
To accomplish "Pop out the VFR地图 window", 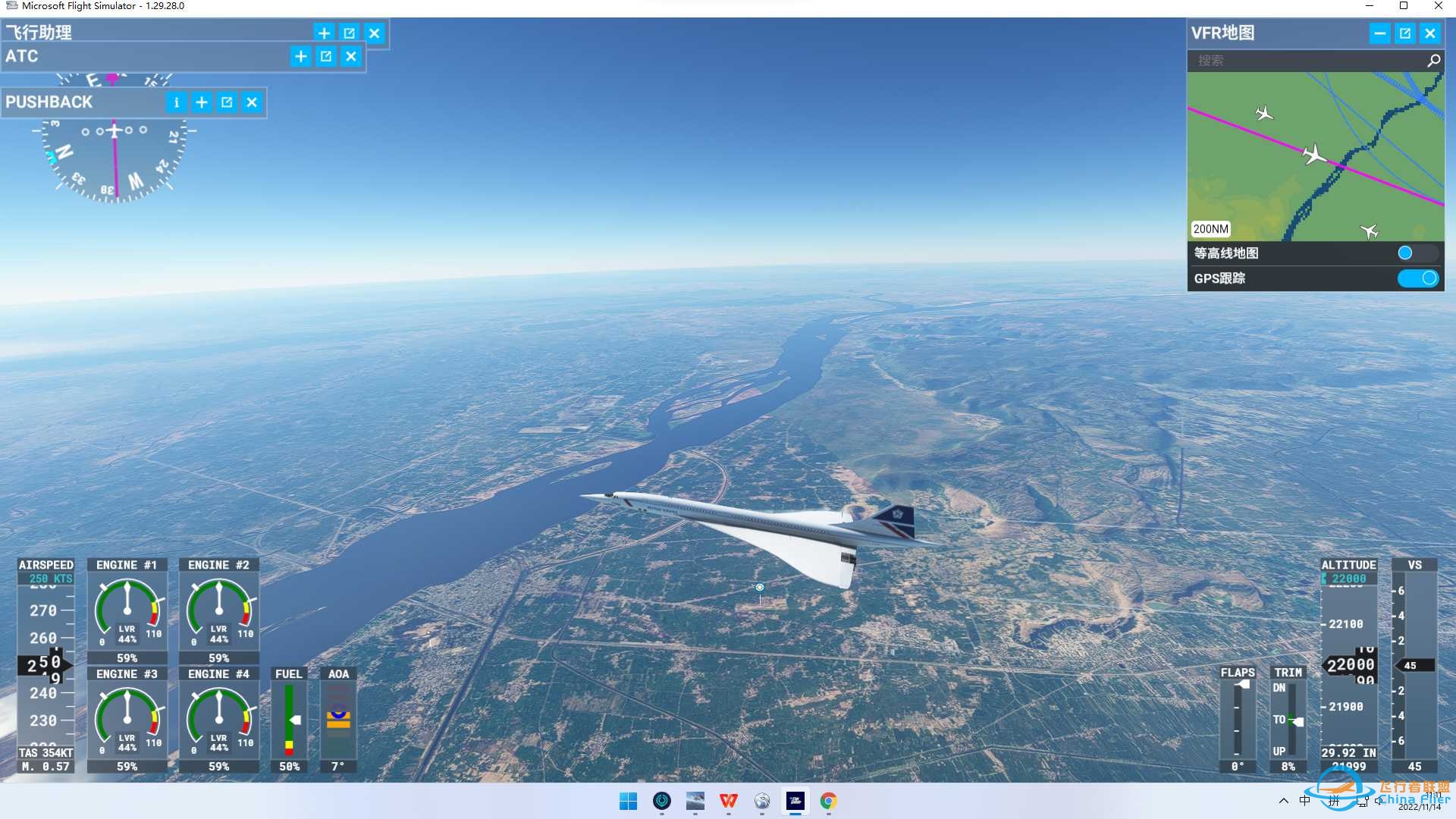I will click(x=1405, y=33).
